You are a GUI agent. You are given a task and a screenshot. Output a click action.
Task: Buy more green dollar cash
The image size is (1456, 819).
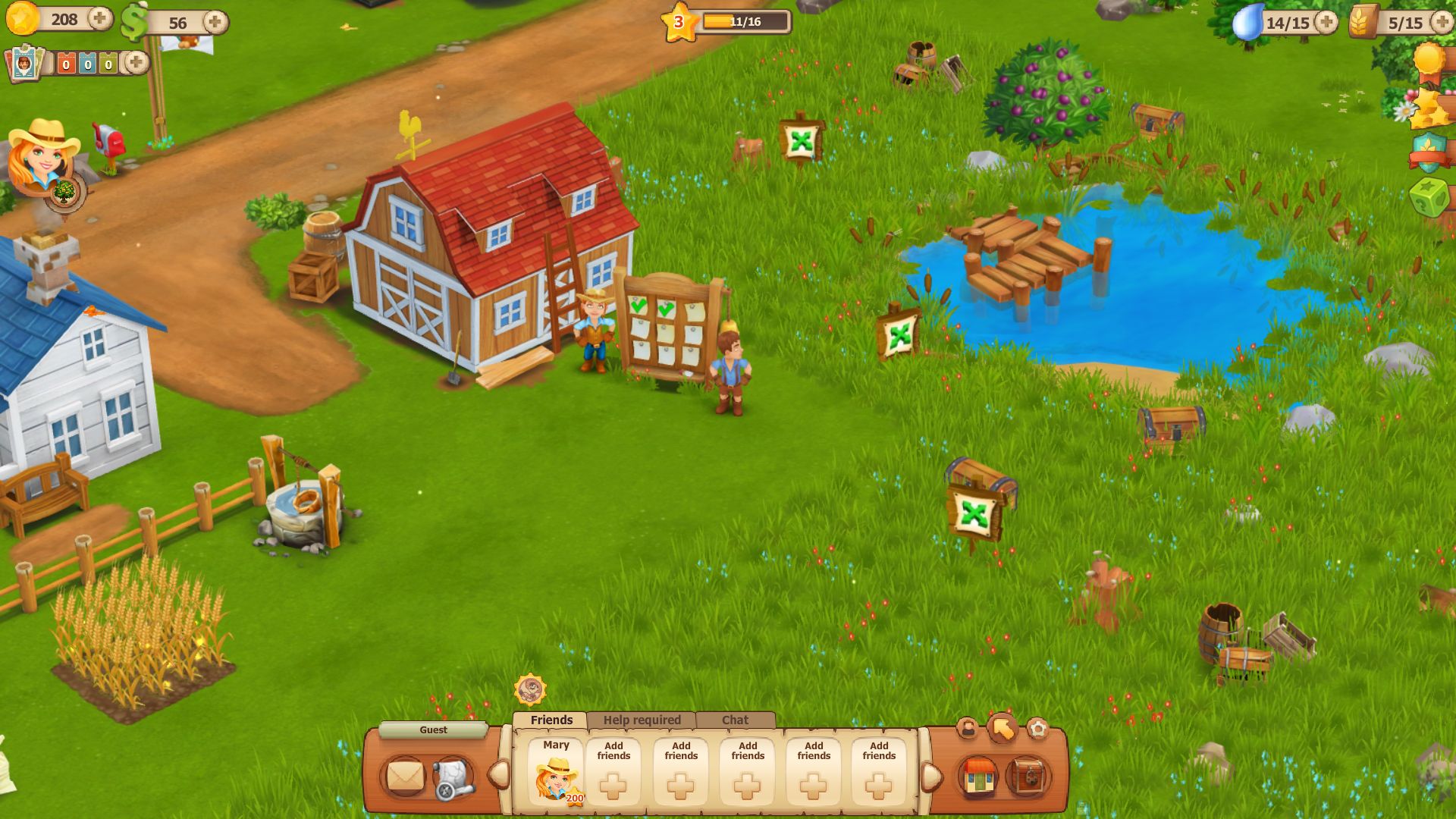(215, 22)
